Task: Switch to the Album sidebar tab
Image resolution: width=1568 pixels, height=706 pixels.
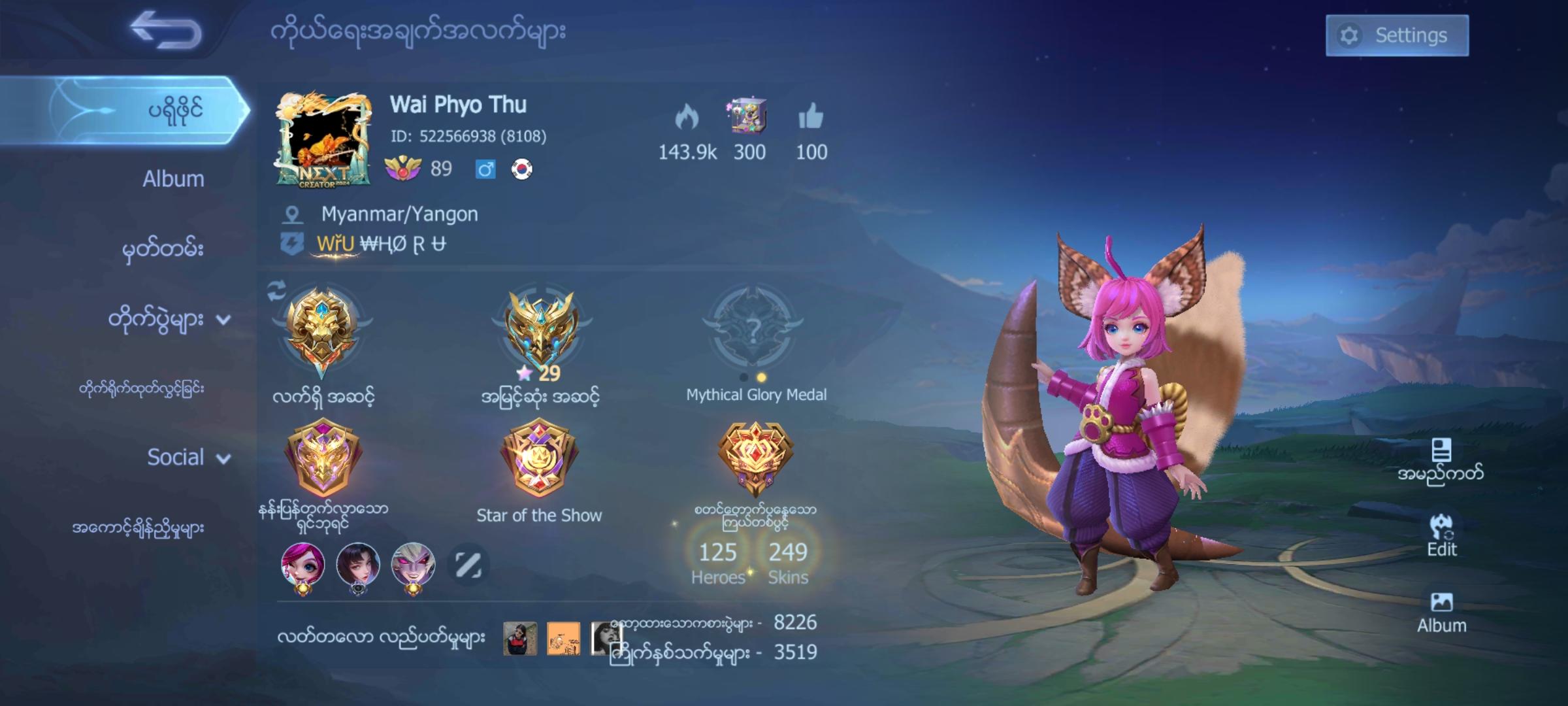Action: [x=172, y=178]
